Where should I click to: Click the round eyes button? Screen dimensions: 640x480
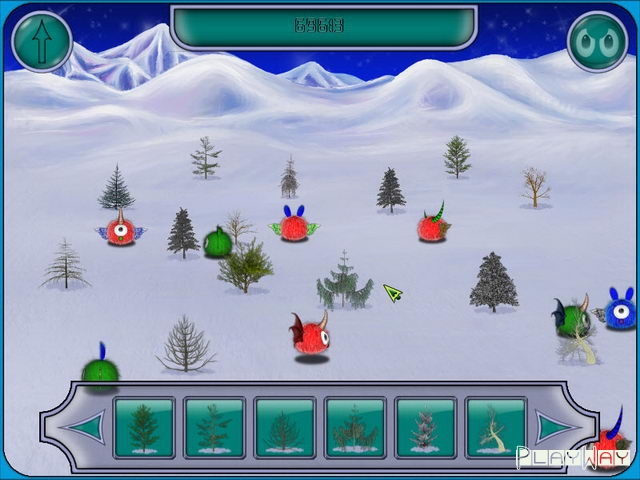coord(597,42)
